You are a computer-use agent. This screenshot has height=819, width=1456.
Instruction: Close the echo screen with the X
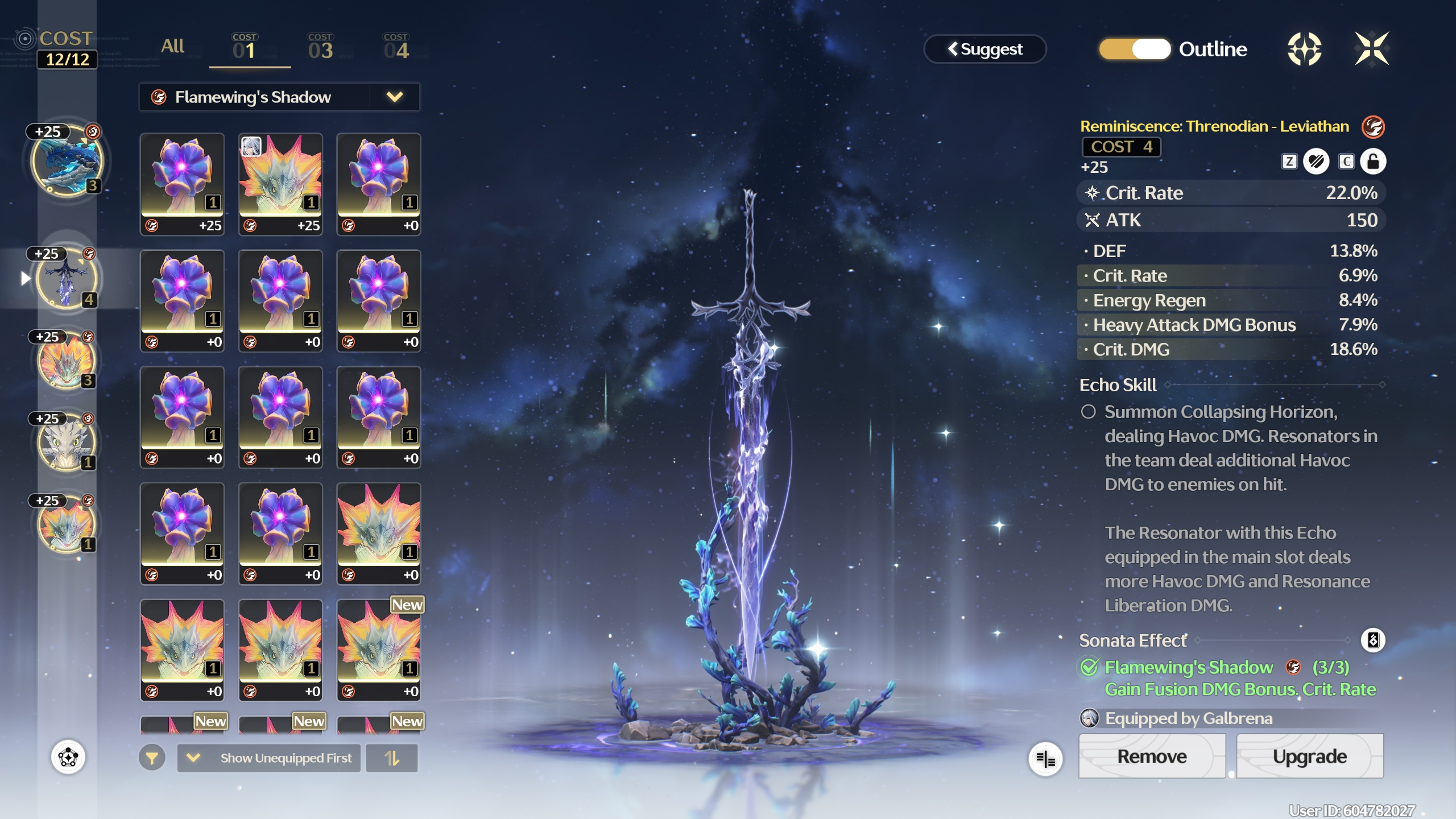[1371, 49]
